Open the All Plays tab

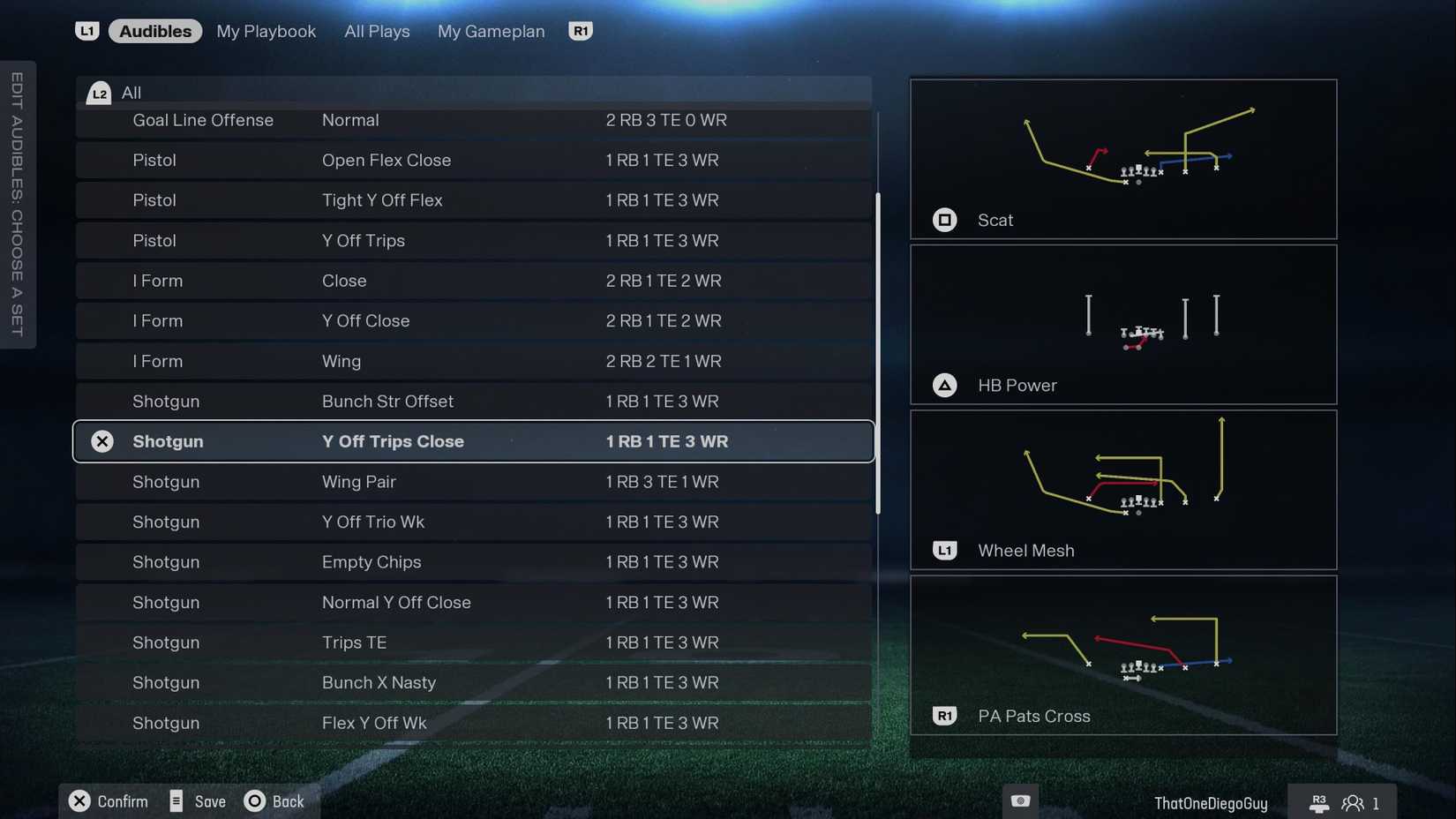point(377,31)
